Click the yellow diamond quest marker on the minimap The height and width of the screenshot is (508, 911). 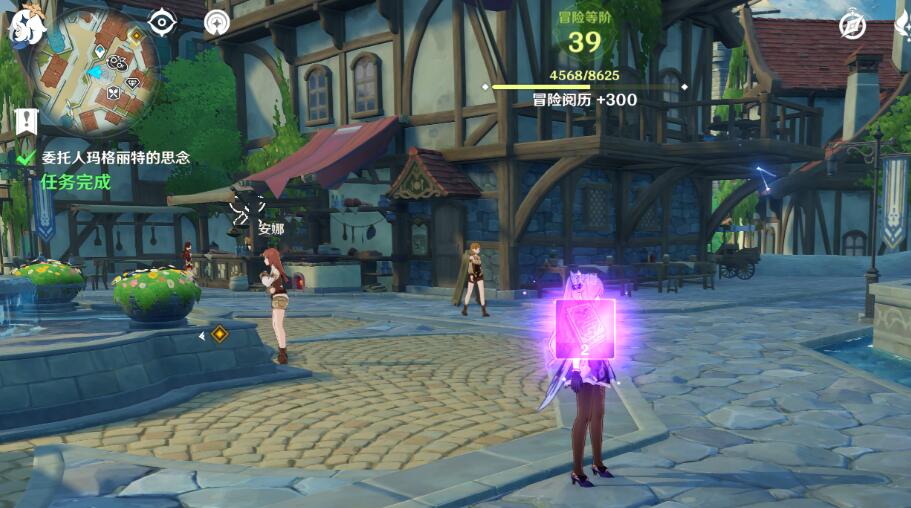click(137, 36)
